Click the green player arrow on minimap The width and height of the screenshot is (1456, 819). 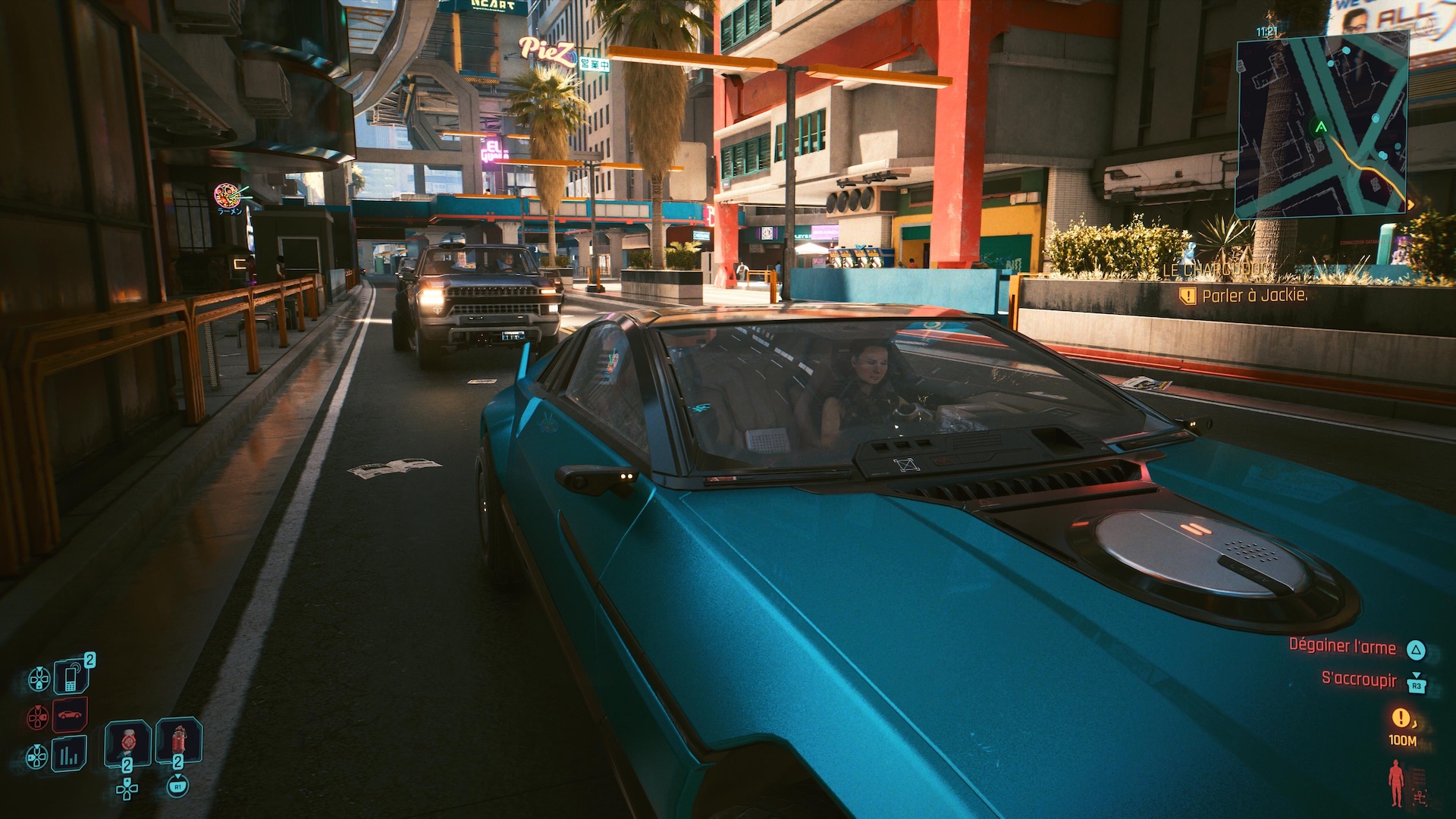tap(1322, 127)
